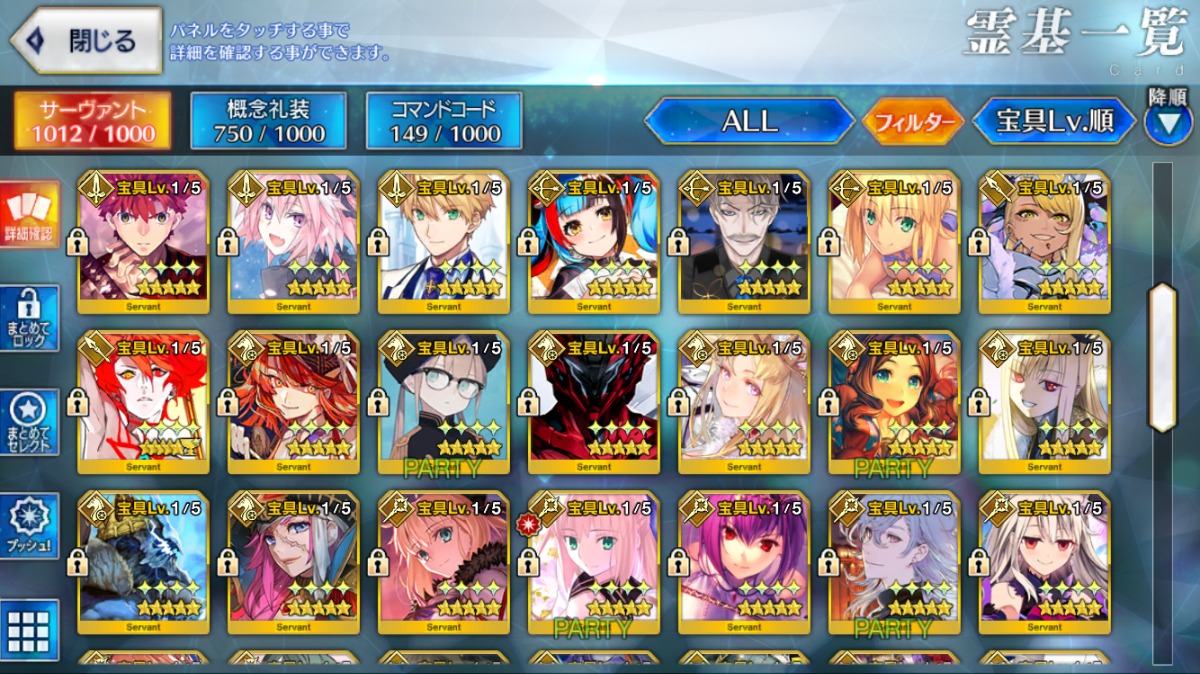Switch to the サーヴァント tab
This screenshot has width=1200, height=674.
click(x=91, y=121)
